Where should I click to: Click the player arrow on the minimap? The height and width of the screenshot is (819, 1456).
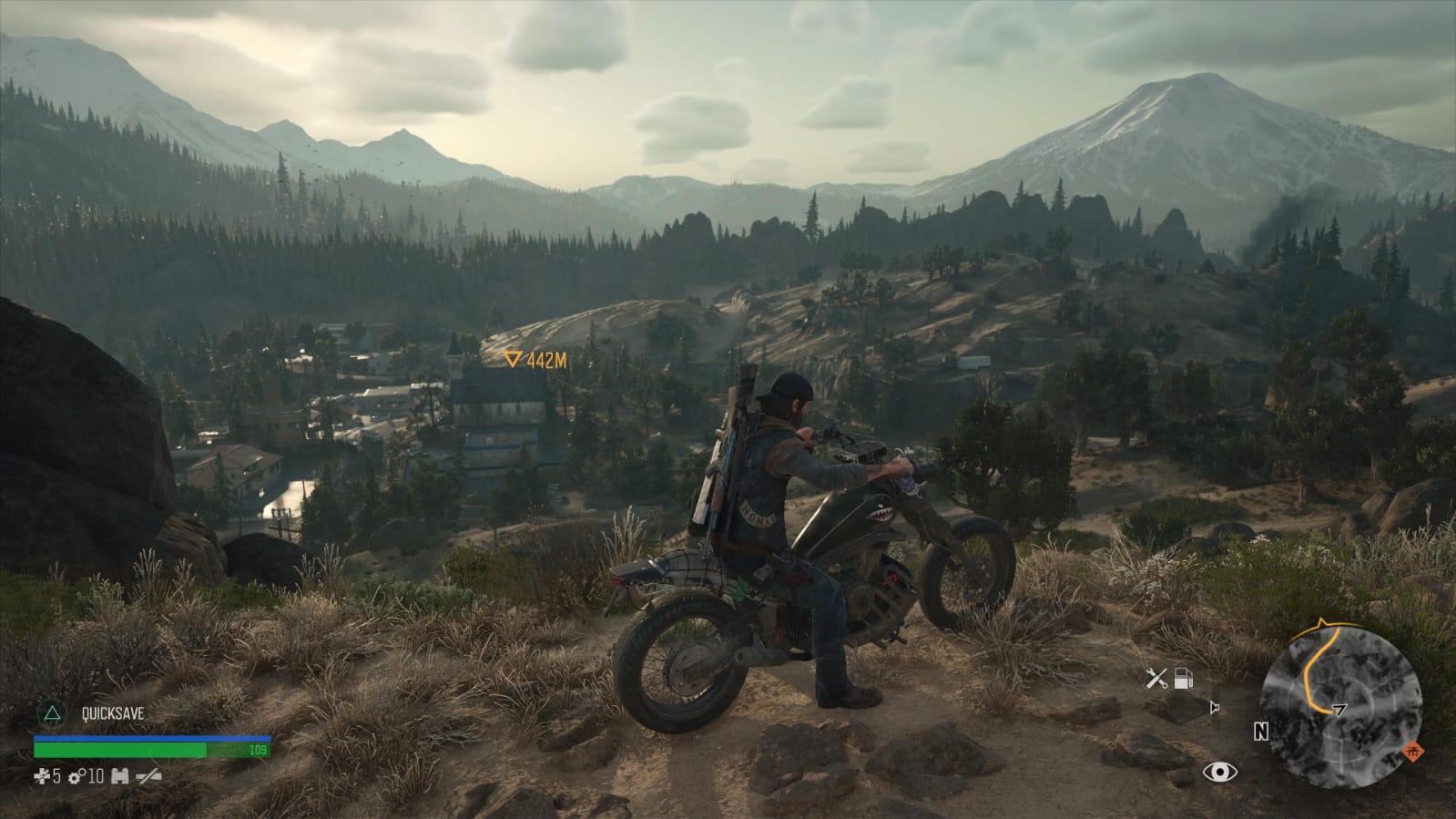click(1339, 708)
